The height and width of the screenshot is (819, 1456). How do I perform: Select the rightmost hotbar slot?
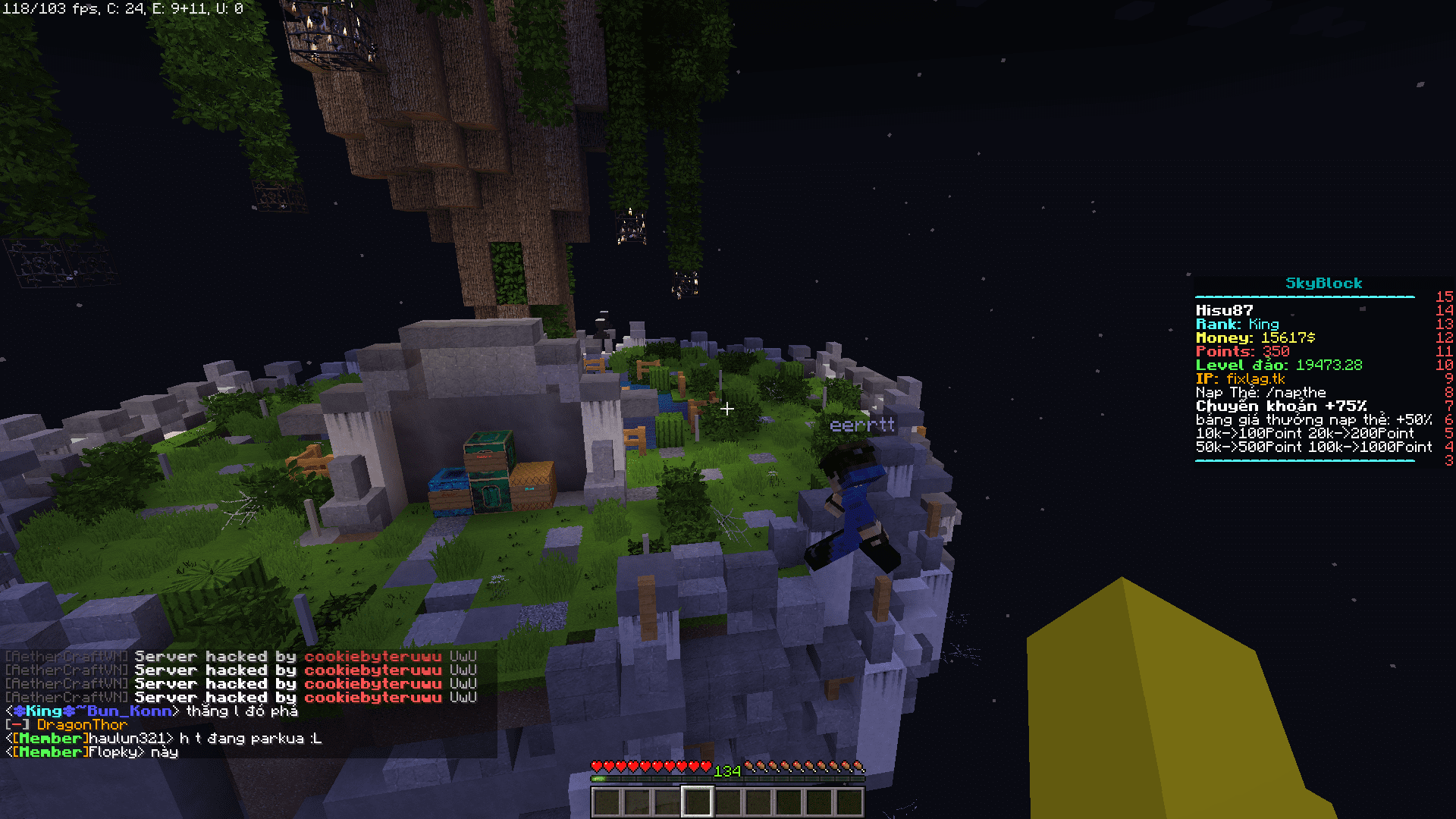[x=849, y=801]
